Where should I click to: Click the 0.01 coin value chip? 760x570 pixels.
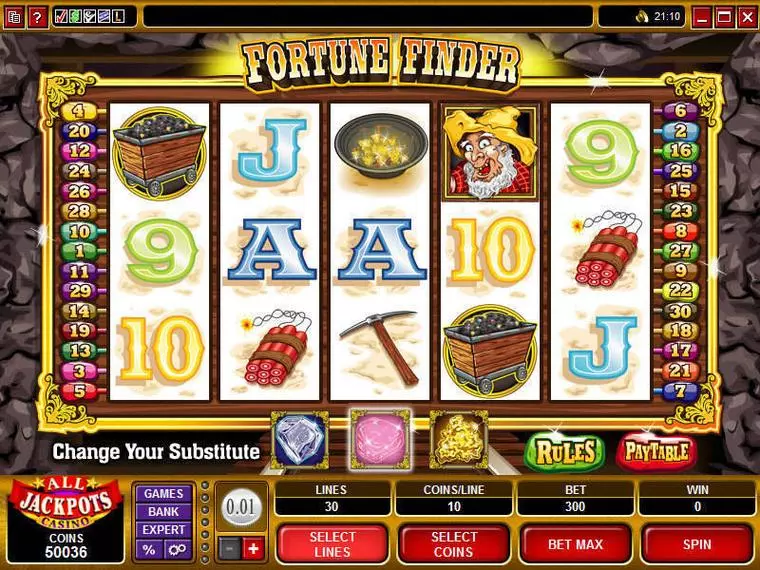[x=241, y=508]
